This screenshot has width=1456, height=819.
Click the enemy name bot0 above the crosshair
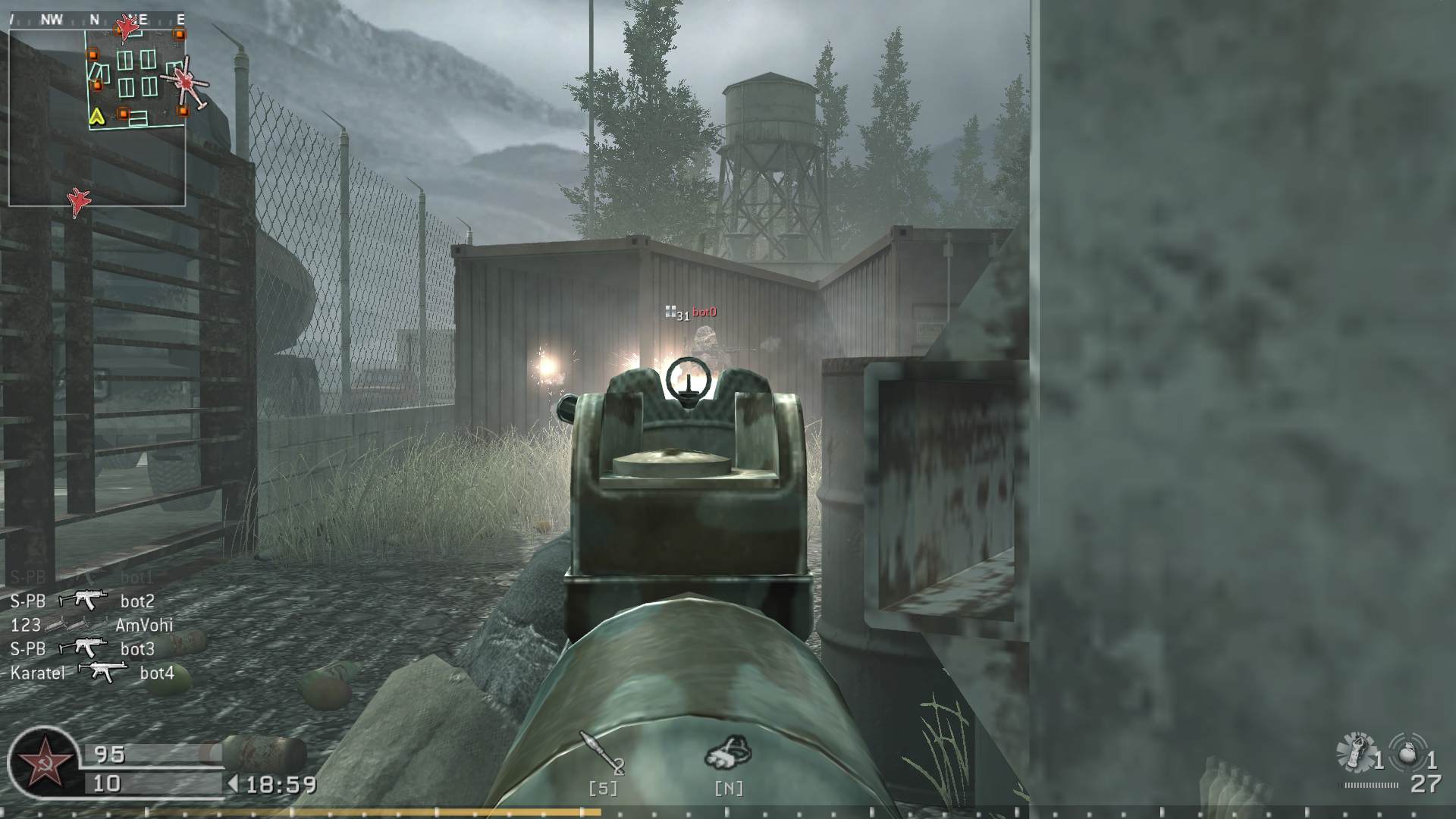tap(704, 311)
